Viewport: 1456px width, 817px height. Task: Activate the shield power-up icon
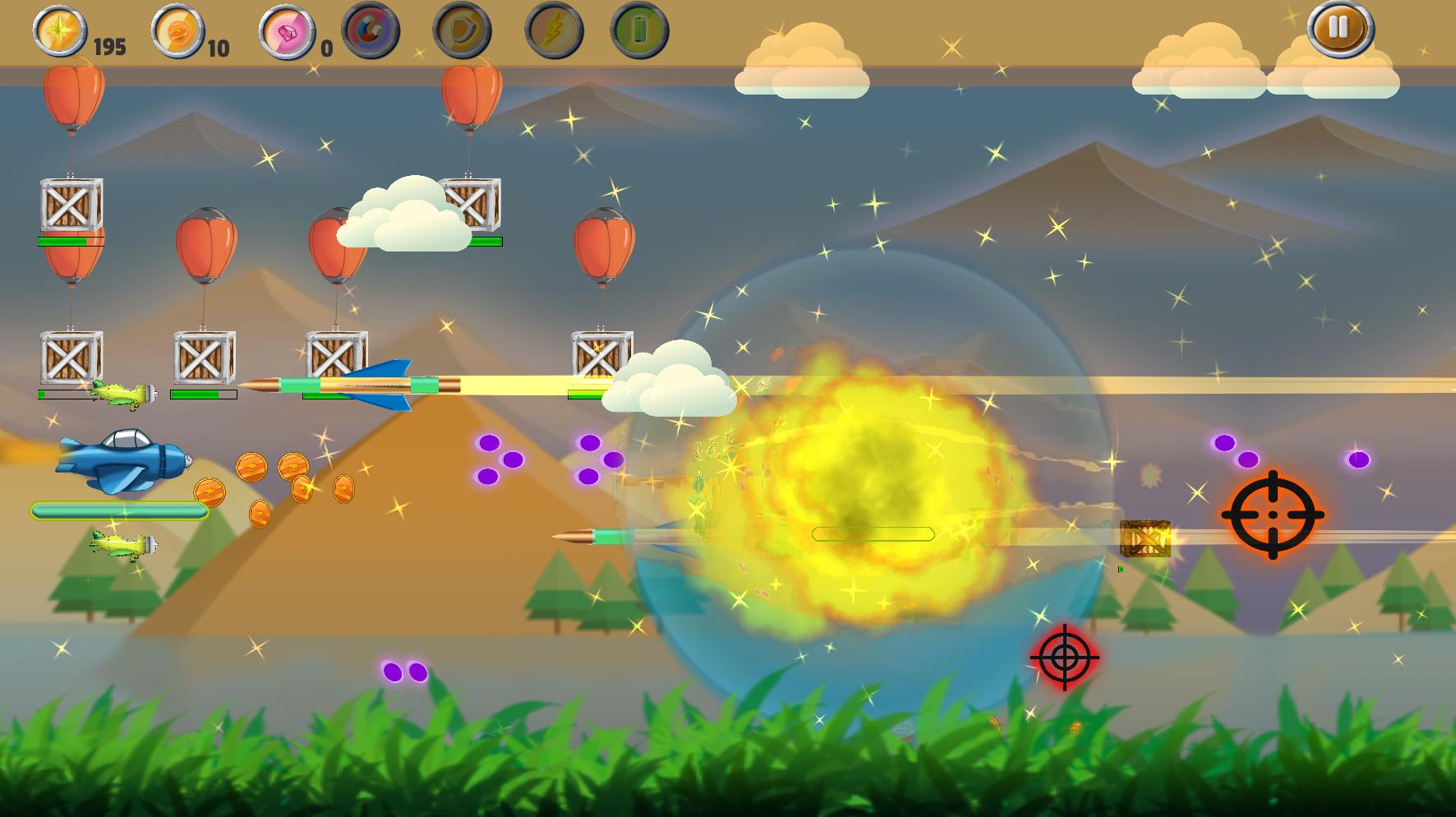pyautogui.click(x=462, y=31)
